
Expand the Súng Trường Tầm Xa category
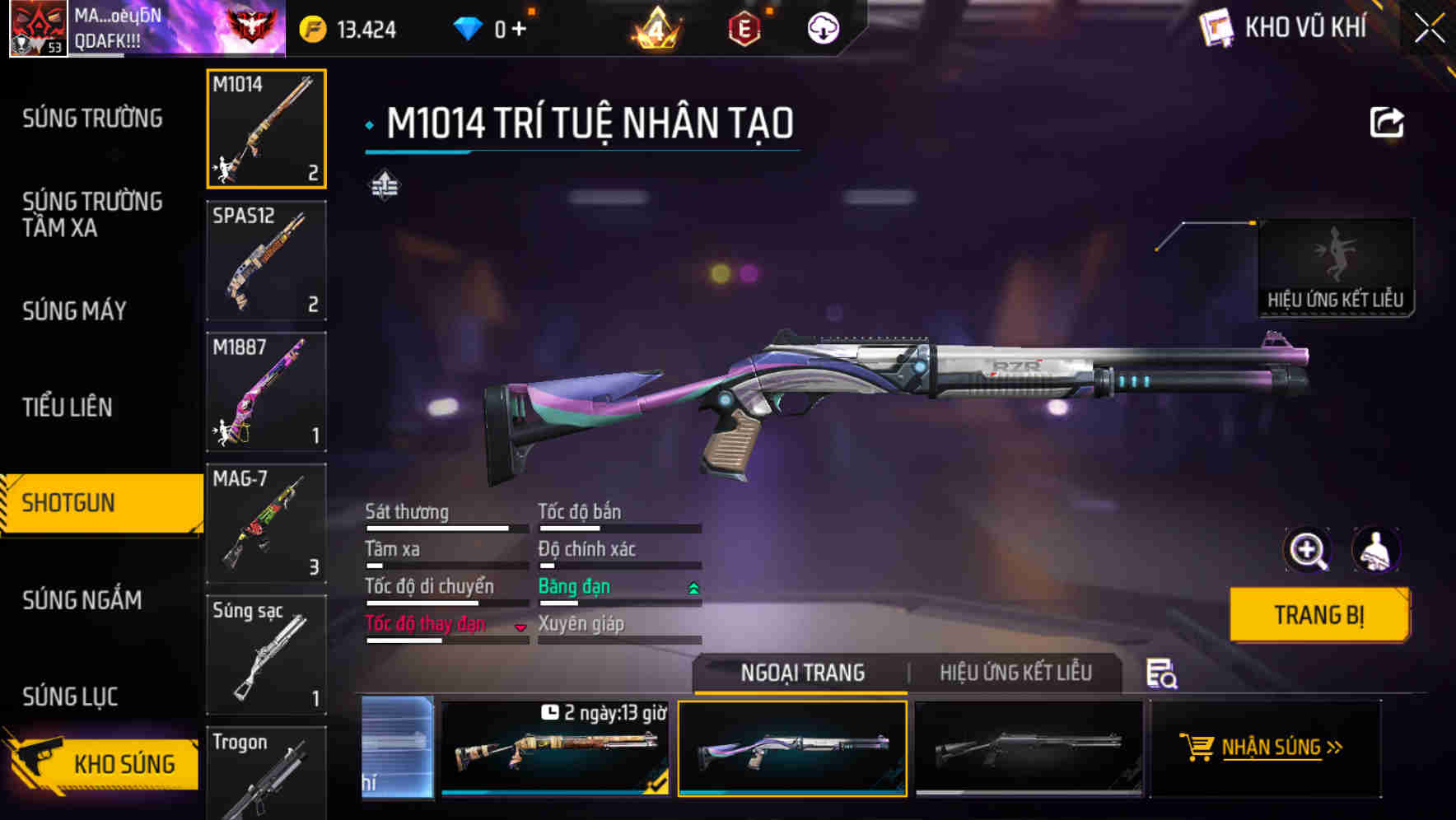pos(92,215)
